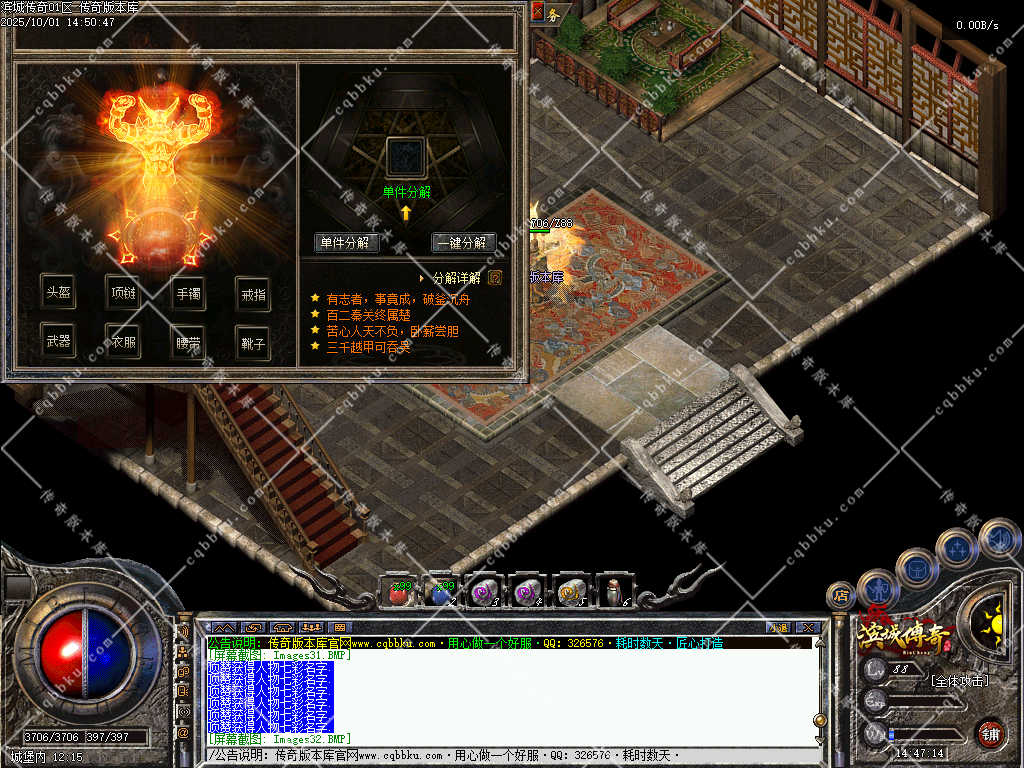Open the red 铺 stall button
Image resolution: width=1024 pixels, height=768 pixels.
pos(990,731)
